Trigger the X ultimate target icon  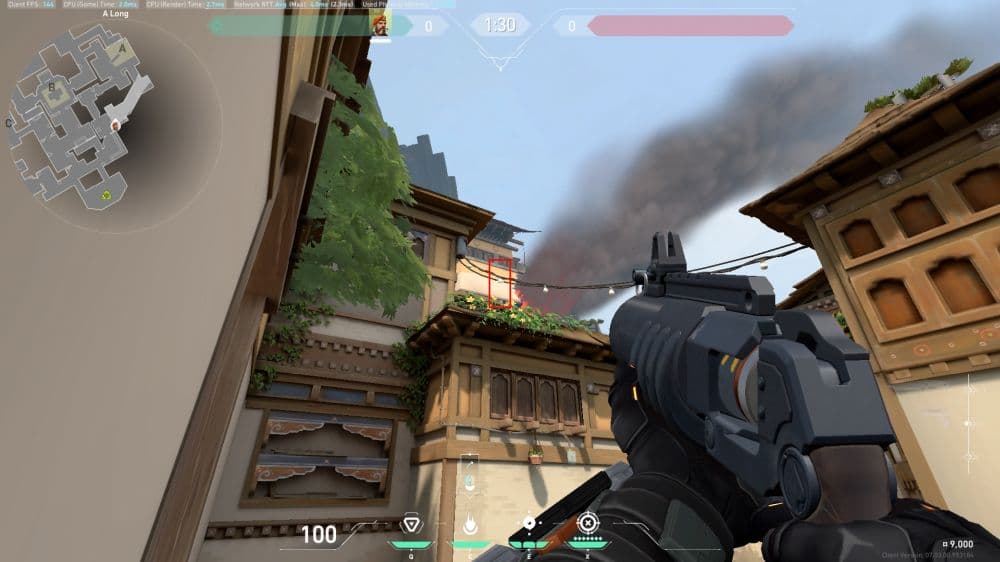point(589,523)
